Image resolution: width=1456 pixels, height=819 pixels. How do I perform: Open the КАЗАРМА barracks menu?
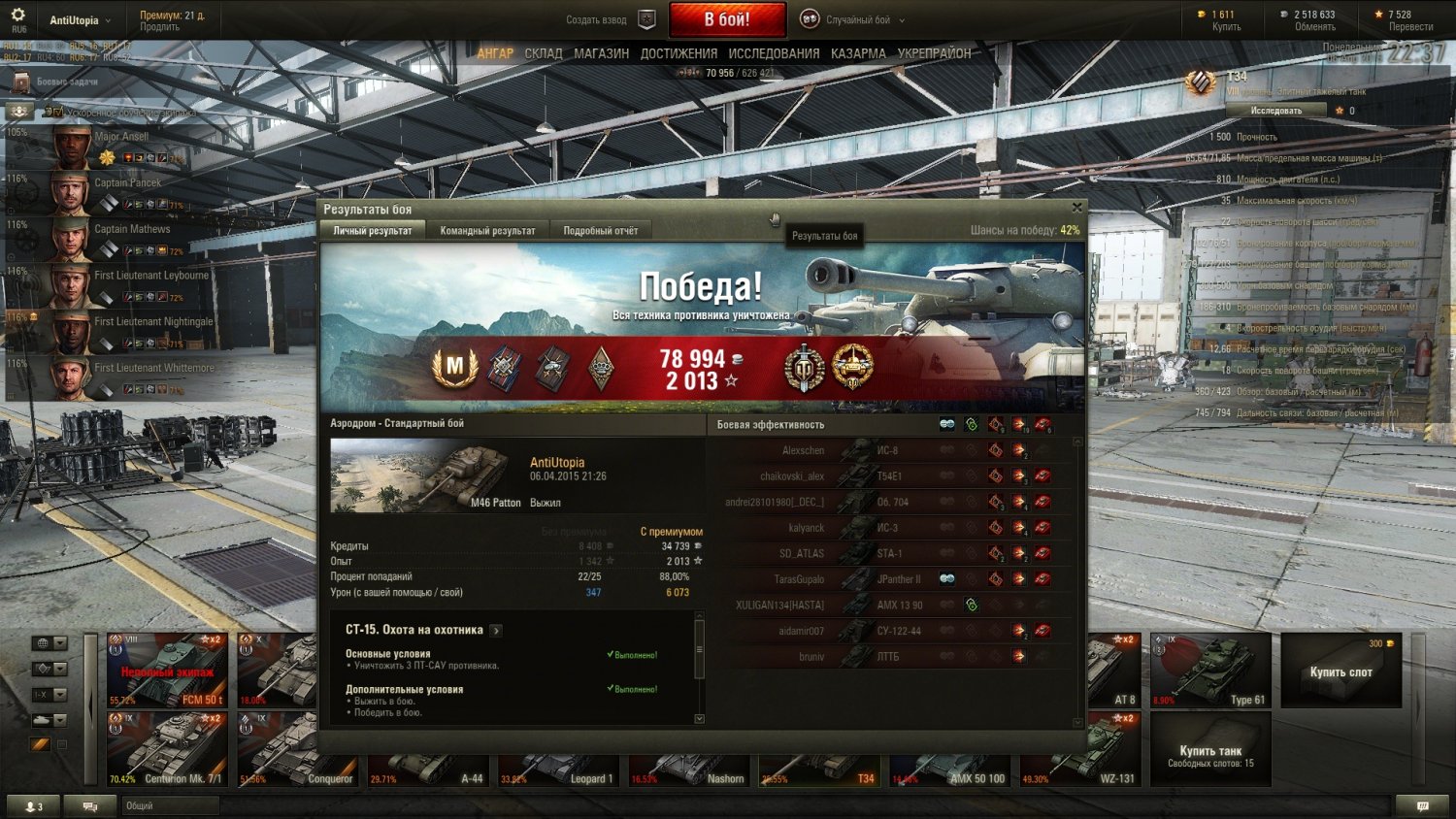tap(858, 54)
